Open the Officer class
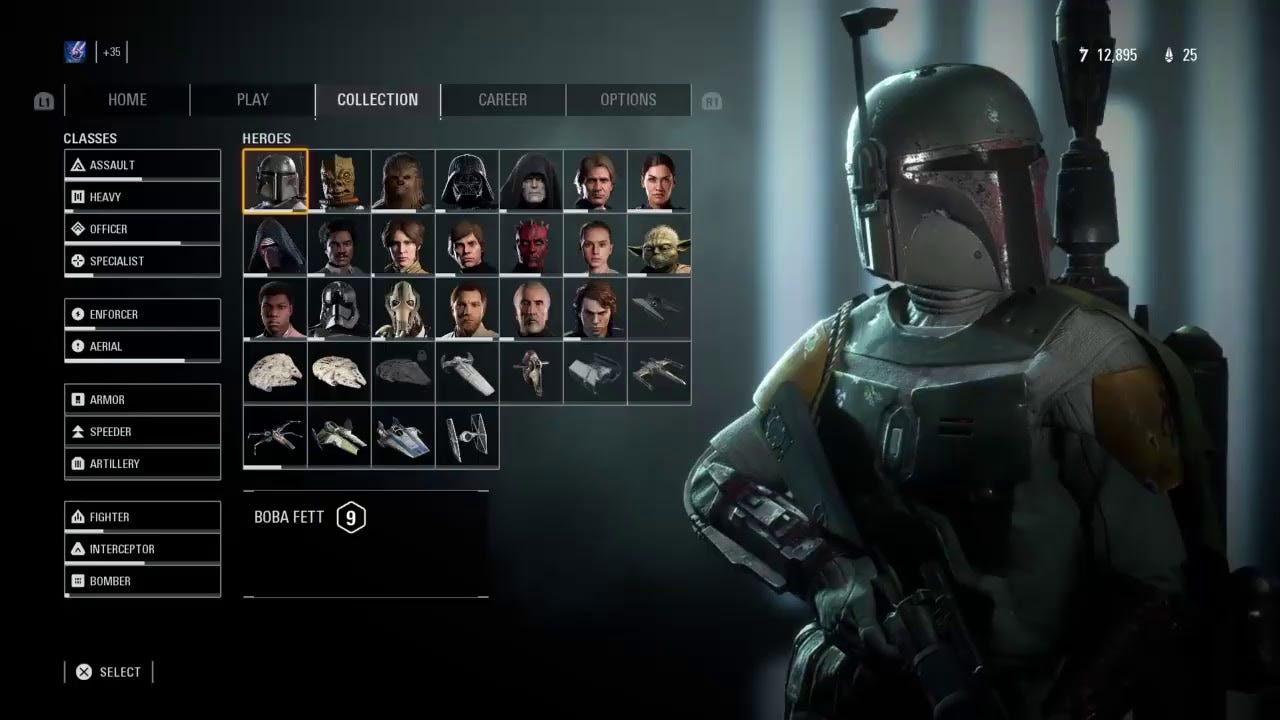 142,229
